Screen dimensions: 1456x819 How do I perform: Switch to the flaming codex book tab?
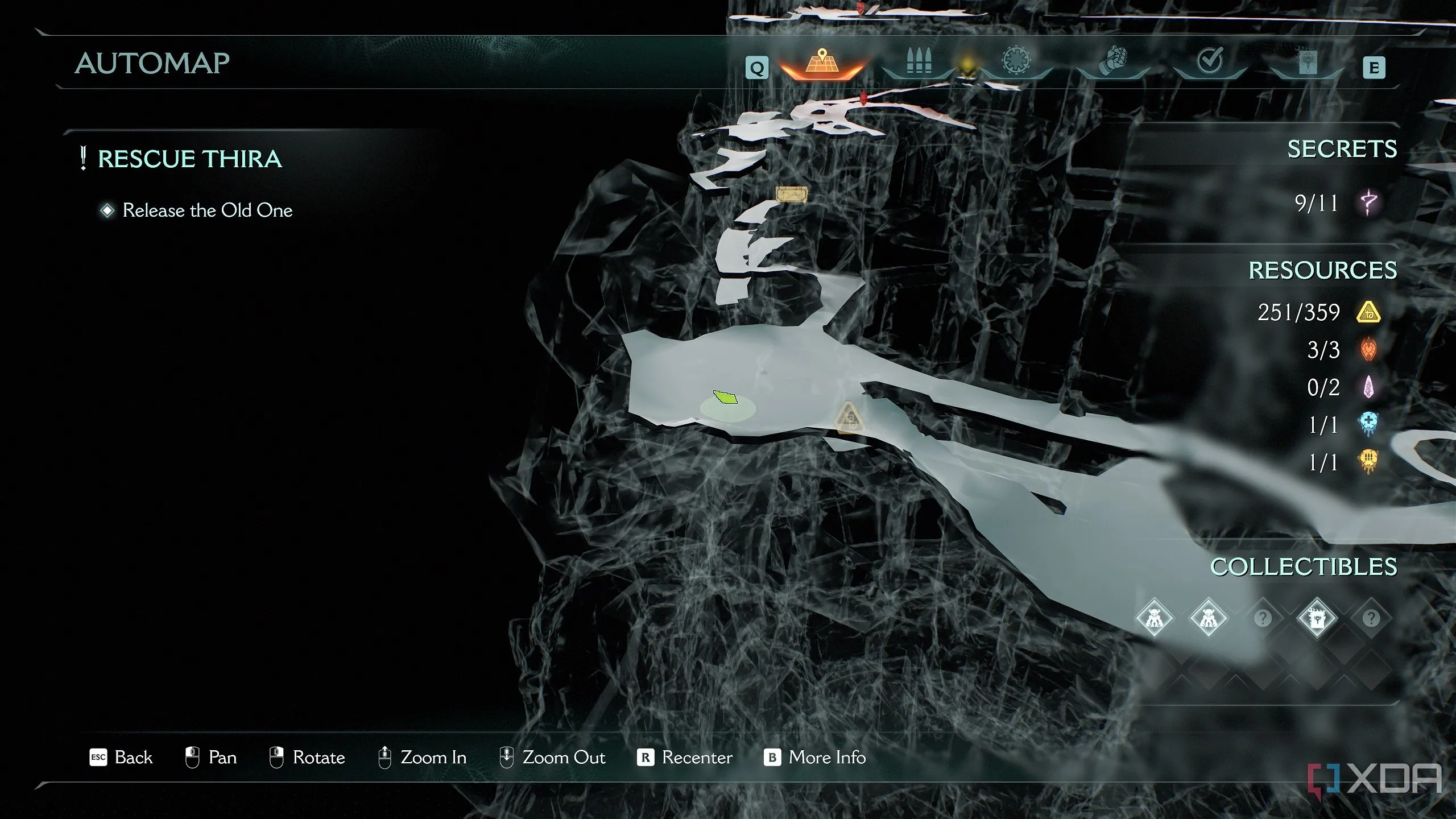pyautogui.click(x=1308, y=61)
